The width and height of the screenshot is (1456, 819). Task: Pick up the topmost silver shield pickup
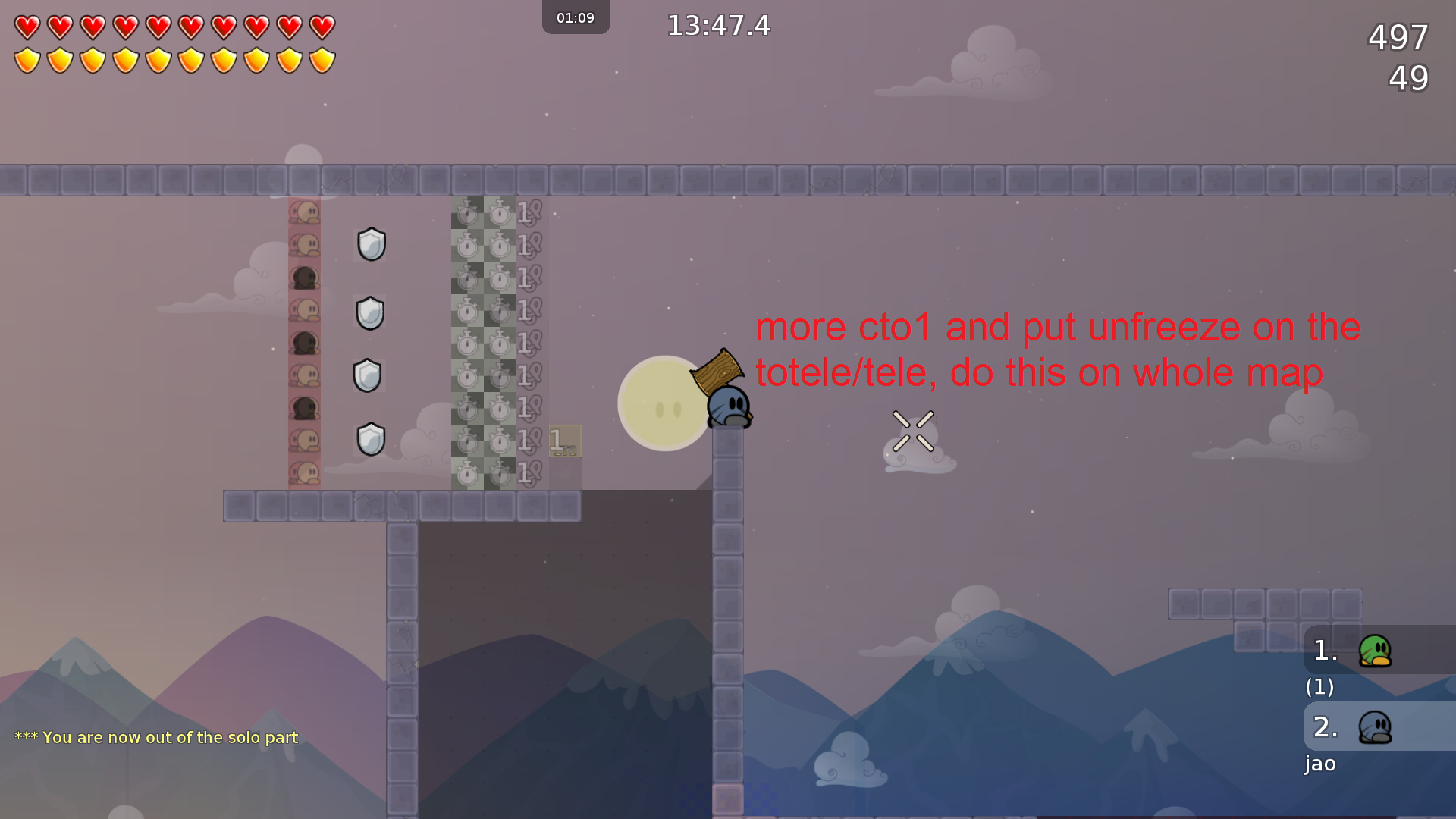371,244
